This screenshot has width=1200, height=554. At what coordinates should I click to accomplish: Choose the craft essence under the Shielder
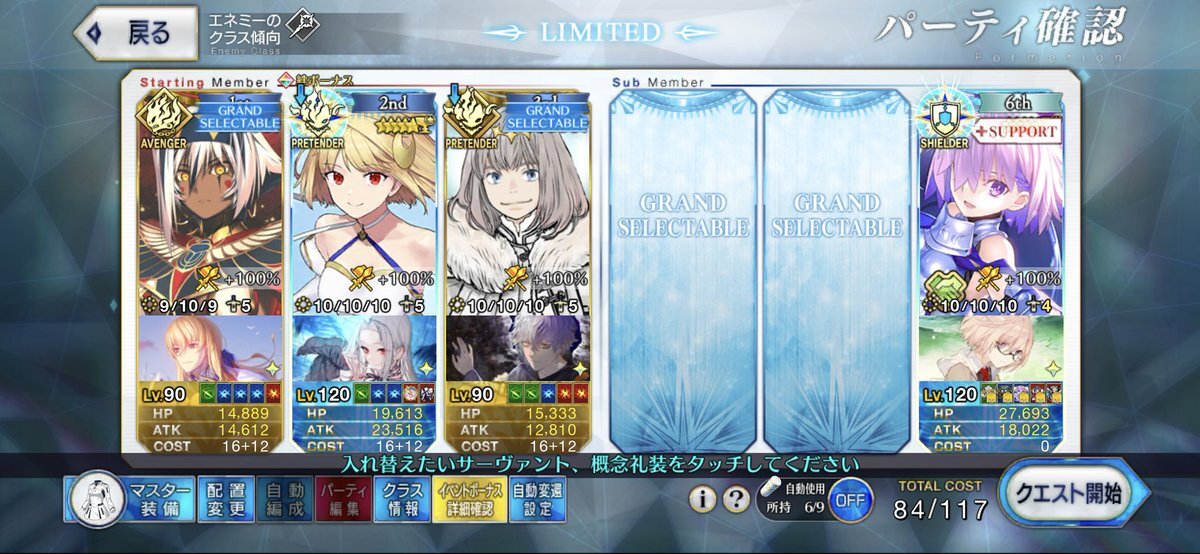tap(988, 348)
